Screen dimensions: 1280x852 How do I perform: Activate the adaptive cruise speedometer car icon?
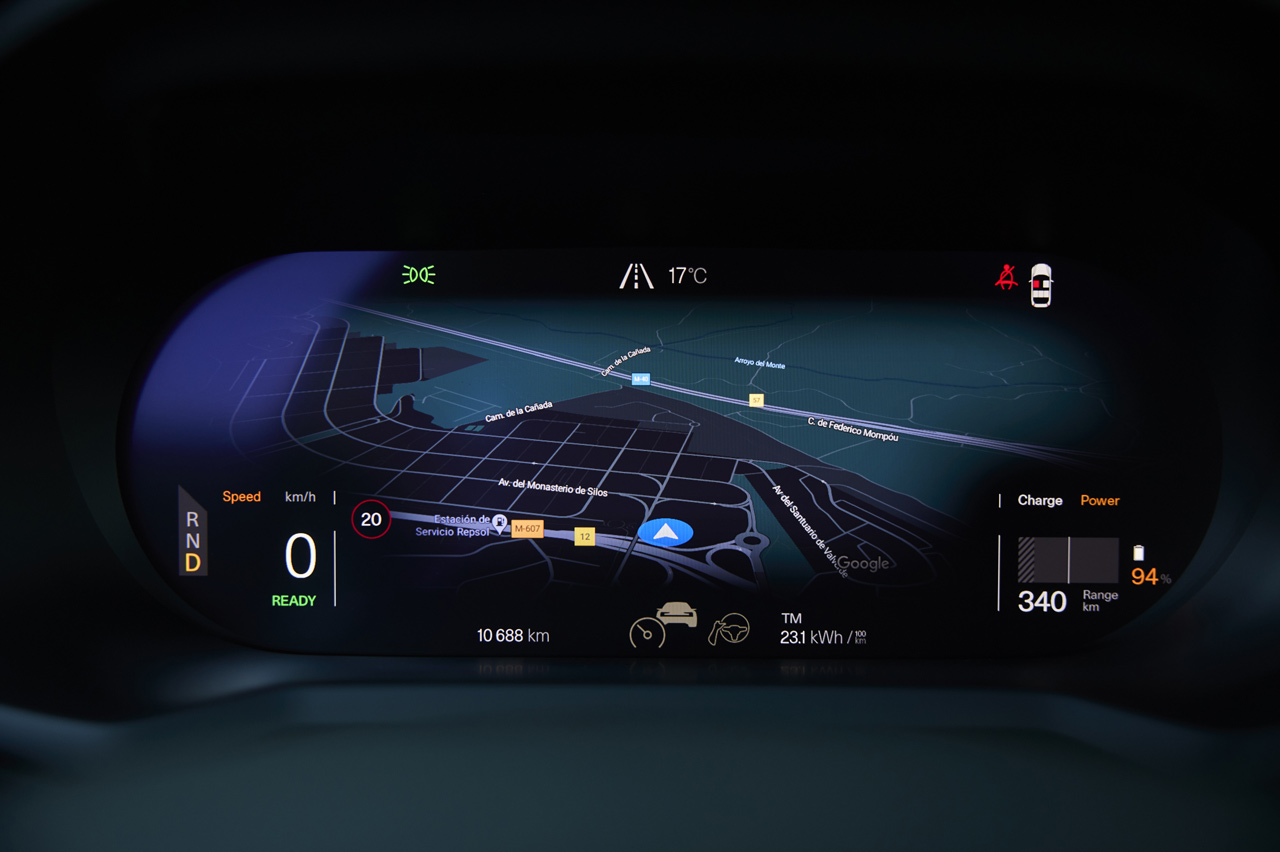(662, 624)
